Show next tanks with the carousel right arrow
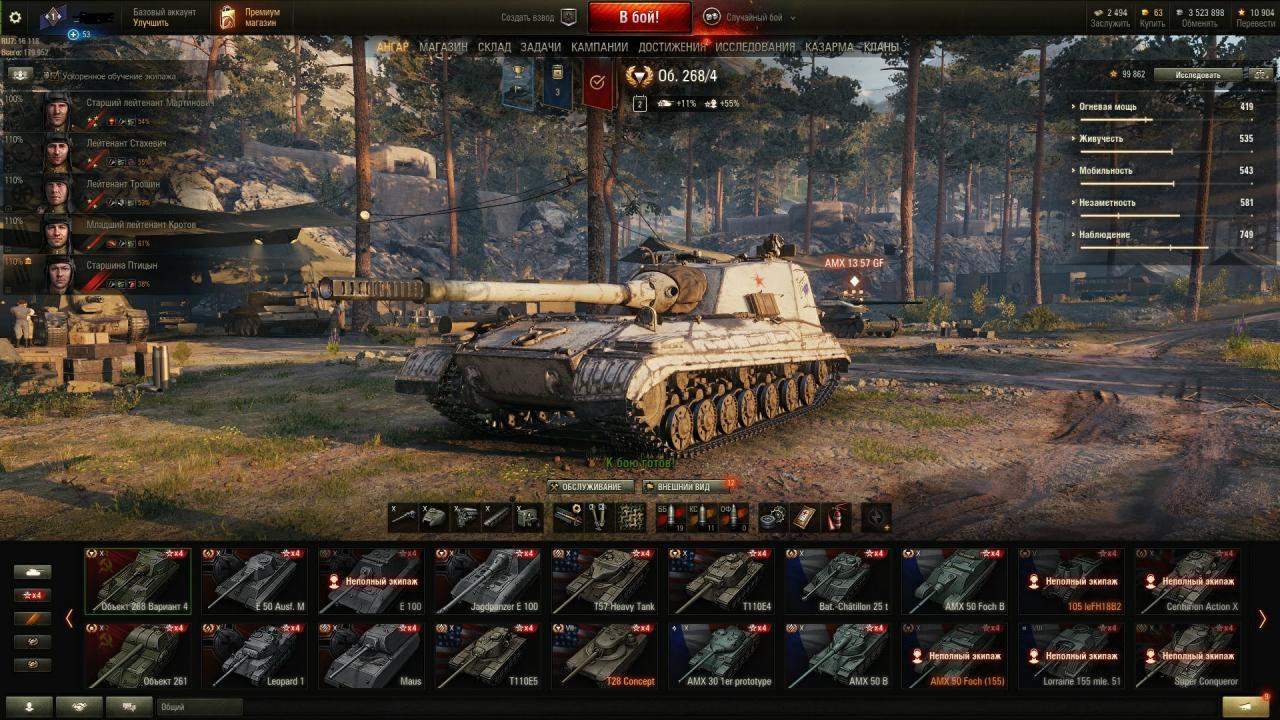Image resolution: width=1280 pixels, height=720 pixels. [1262, 619]
